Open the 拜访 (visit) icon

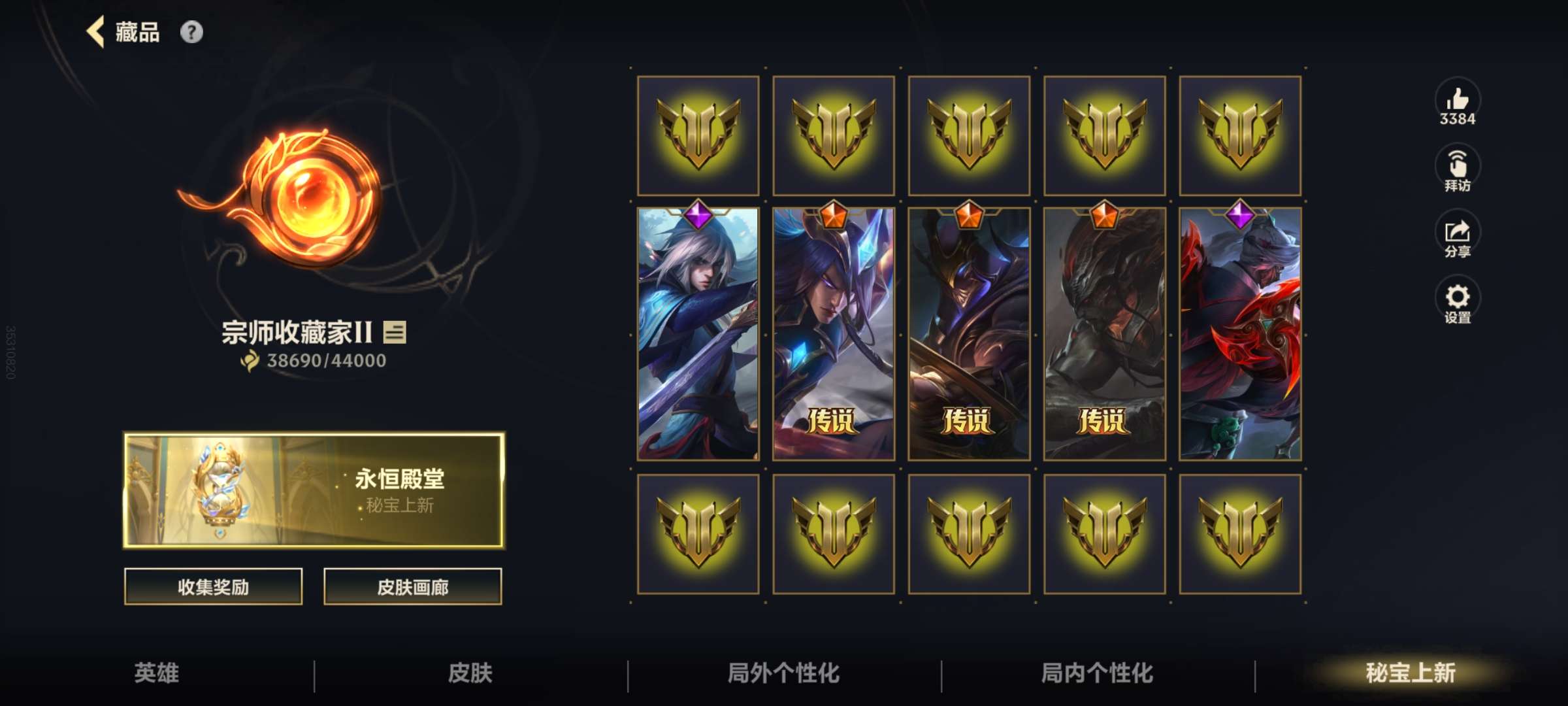click(1456, 167)
